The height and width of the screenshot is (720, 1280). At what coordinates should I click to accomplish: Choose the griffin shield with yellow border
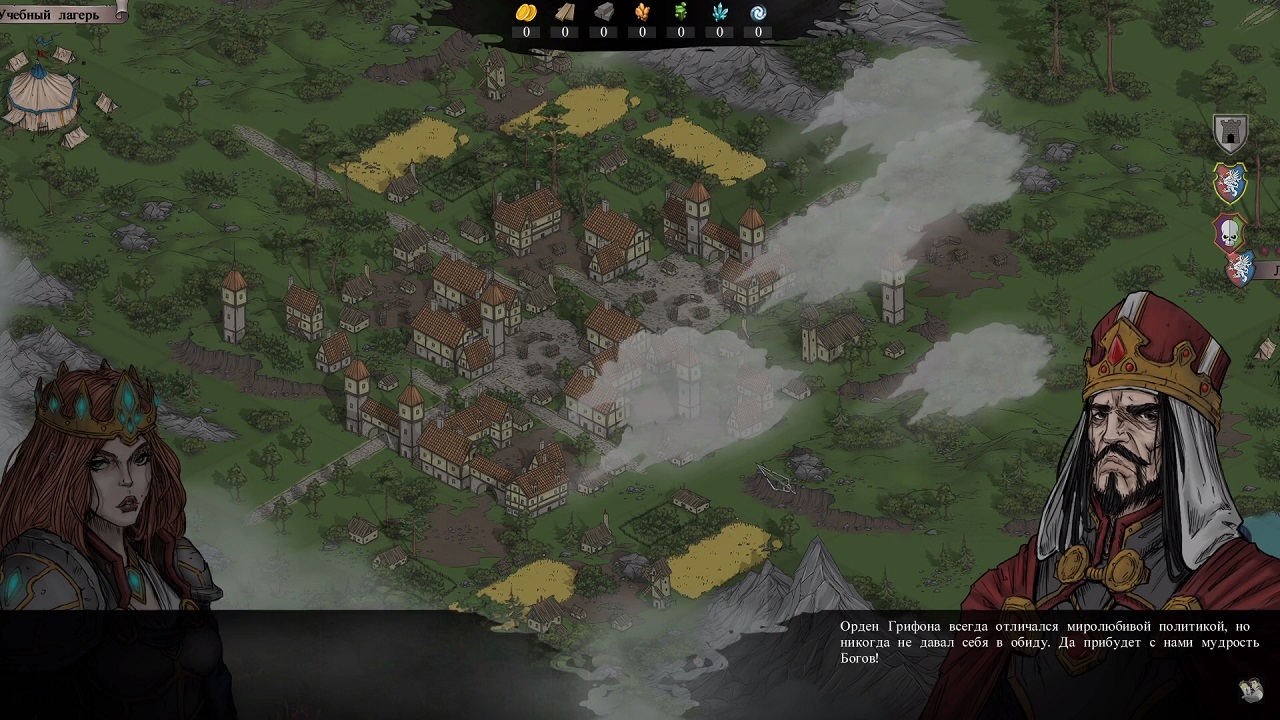coord(1229,182)
